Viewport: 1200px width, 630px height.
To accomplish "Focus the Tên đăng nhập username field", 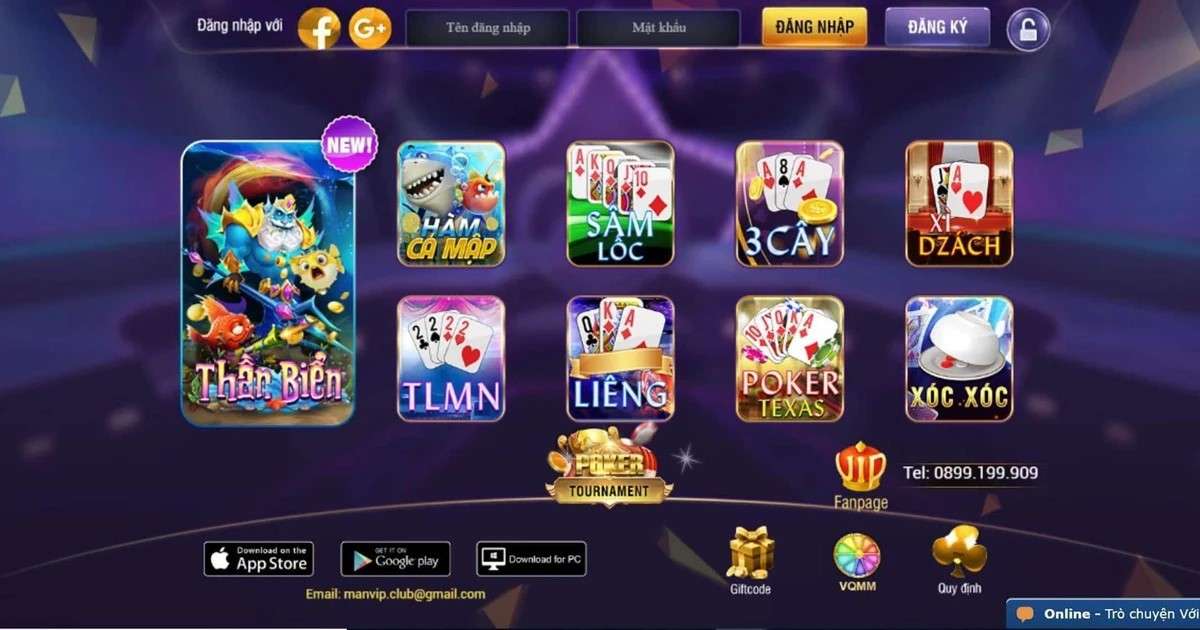I will [x=487, y=28].
